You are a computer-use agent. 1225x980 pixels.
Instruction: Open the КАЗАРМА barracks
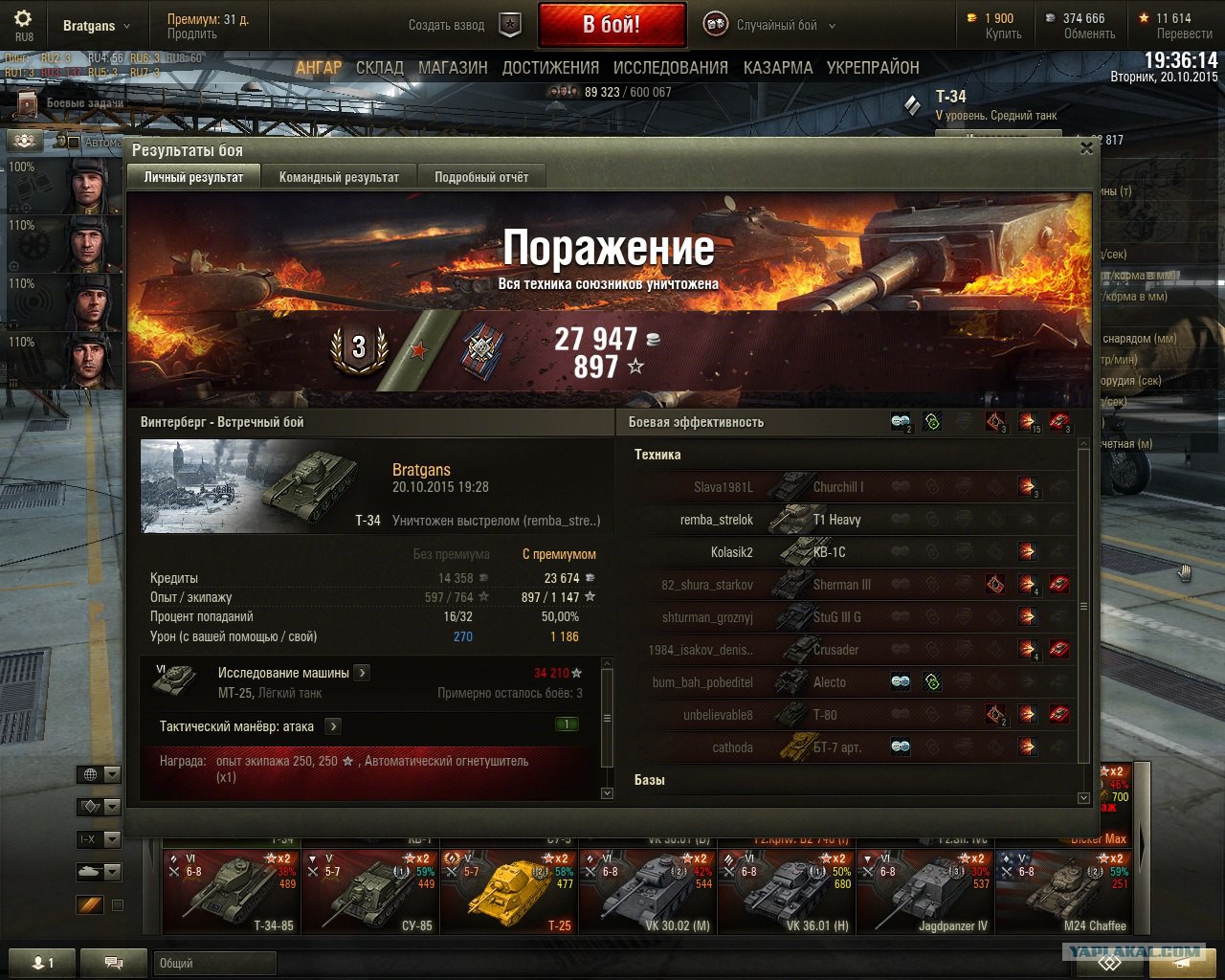click(778, 68)
